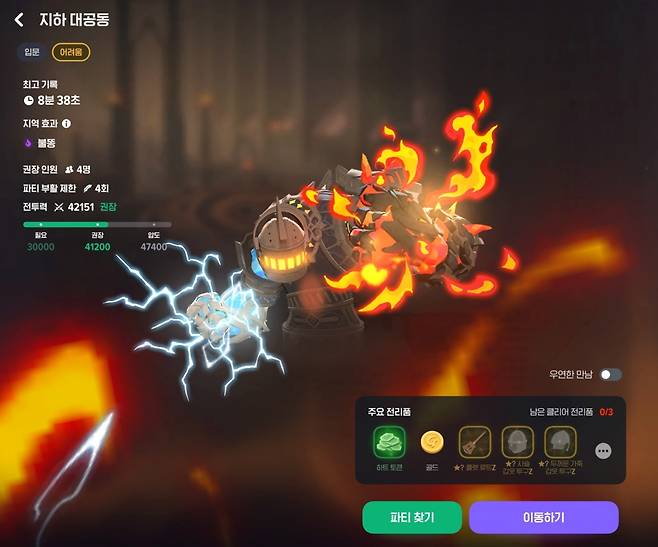Viewport: 658px width, 547px height.
Task: Show the 지역 효과 info tooltip
Action: 67,124
